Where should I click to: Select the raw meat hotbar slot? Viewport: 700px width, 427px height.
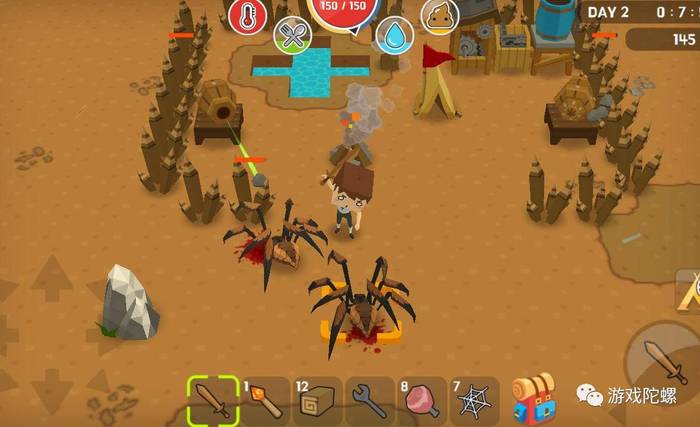(x=422, y=400)
